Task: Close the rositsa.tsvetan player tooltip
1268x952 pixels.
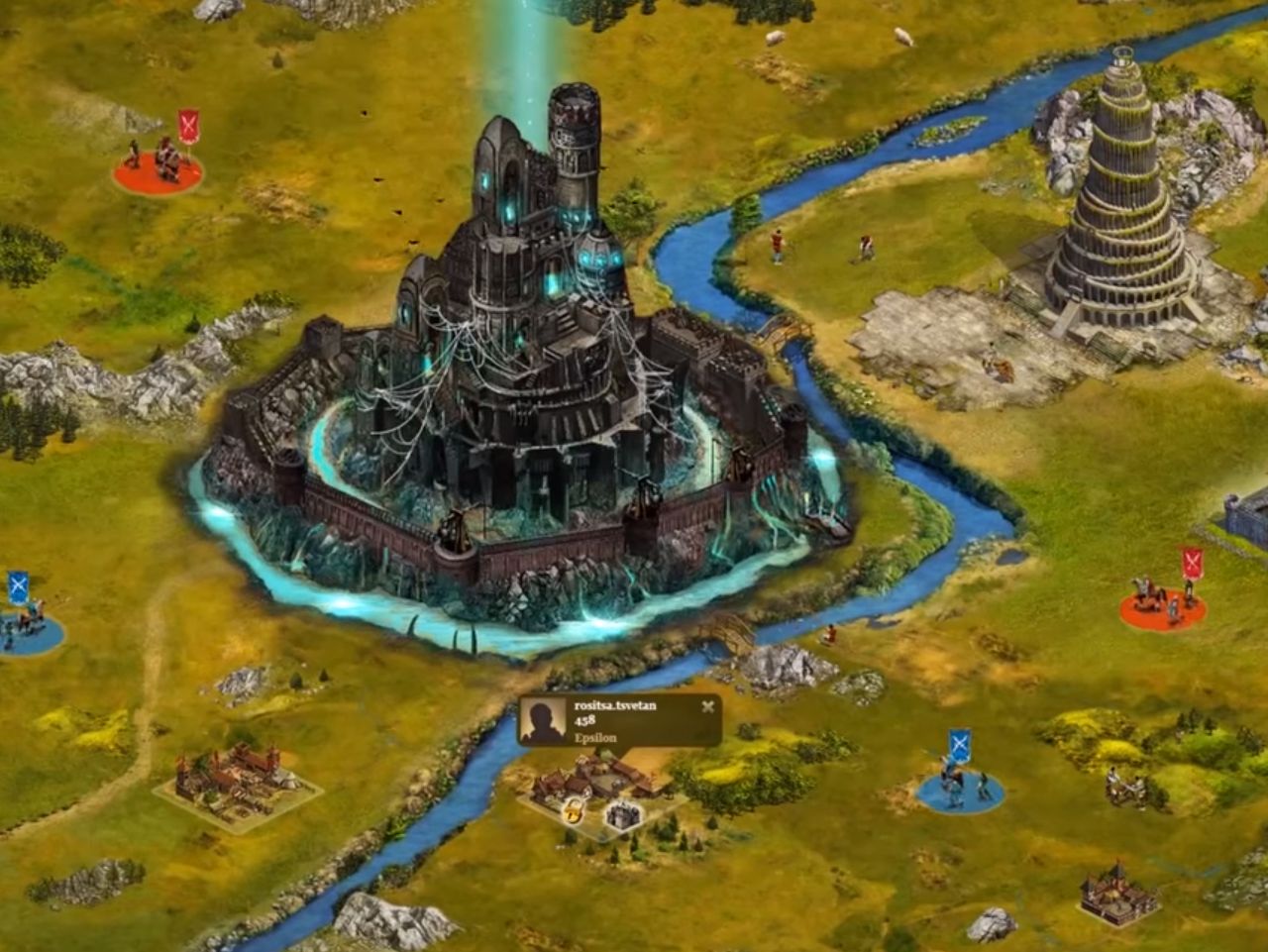Action: tap(707, 706)
